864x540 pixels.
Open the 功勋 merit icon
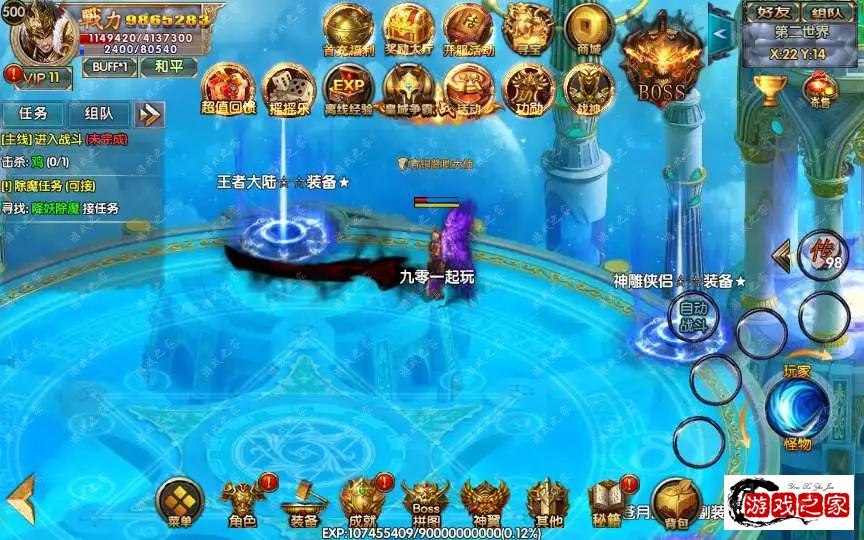527,88
